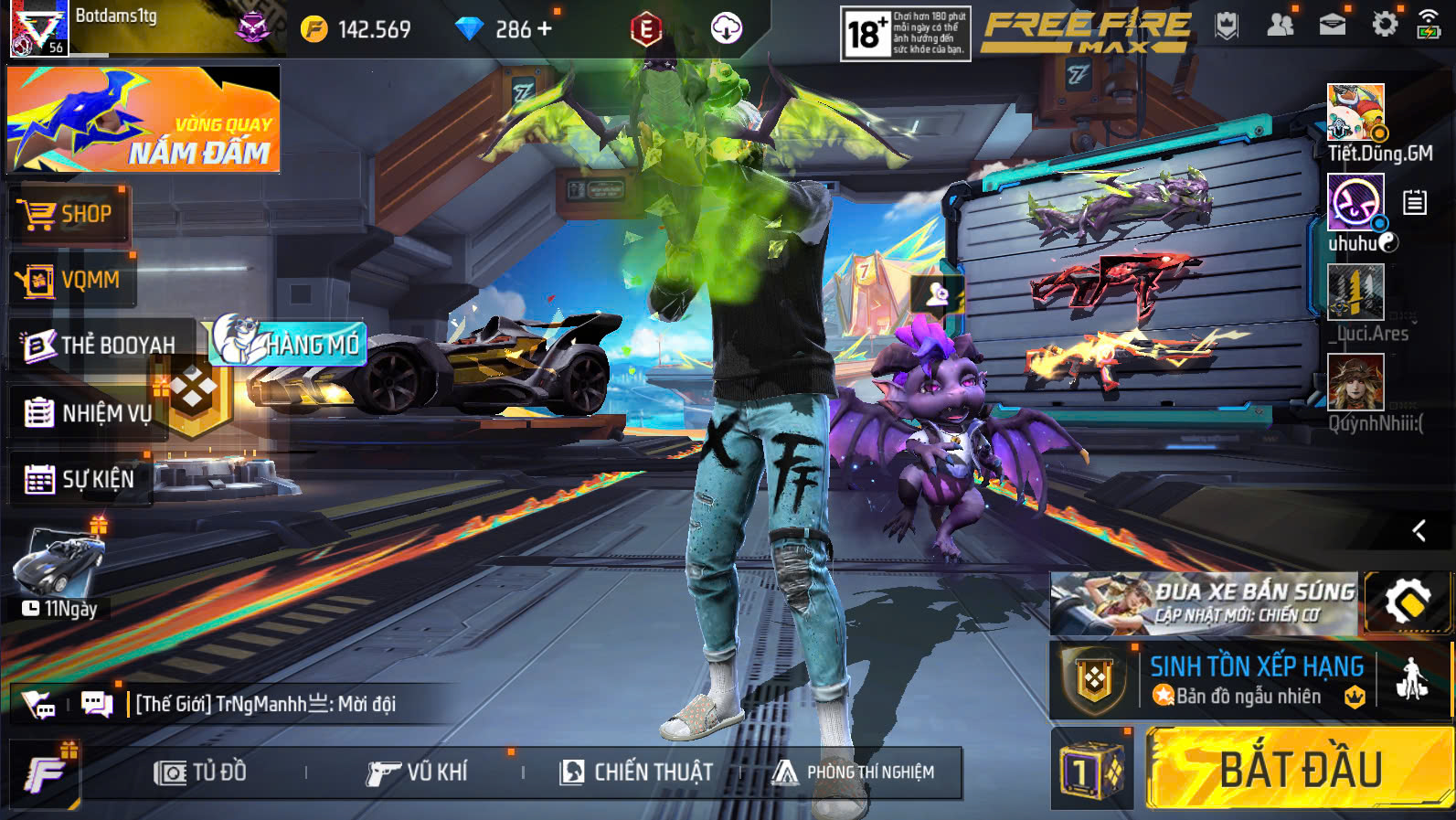Open PHÒNG THÍ NGHIỆM lab tab
The width and height of the screenshot is (1456, 820).
853,772
